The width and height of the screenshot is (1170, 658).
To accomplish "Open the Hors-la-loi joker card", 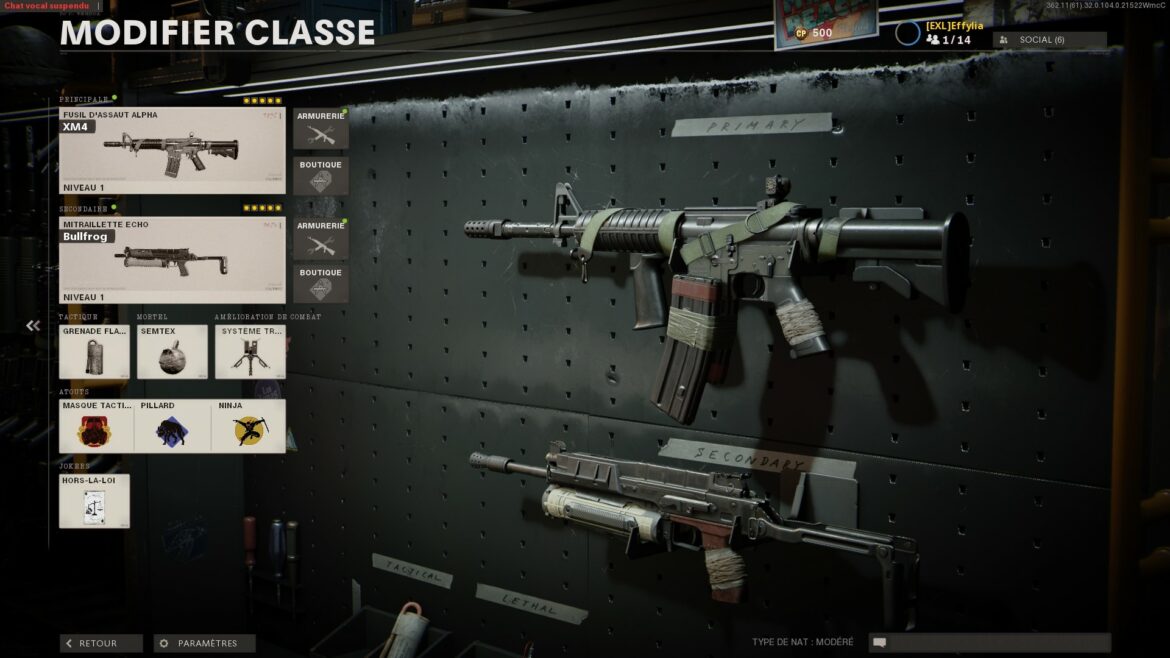I will [x=94, y=501].
